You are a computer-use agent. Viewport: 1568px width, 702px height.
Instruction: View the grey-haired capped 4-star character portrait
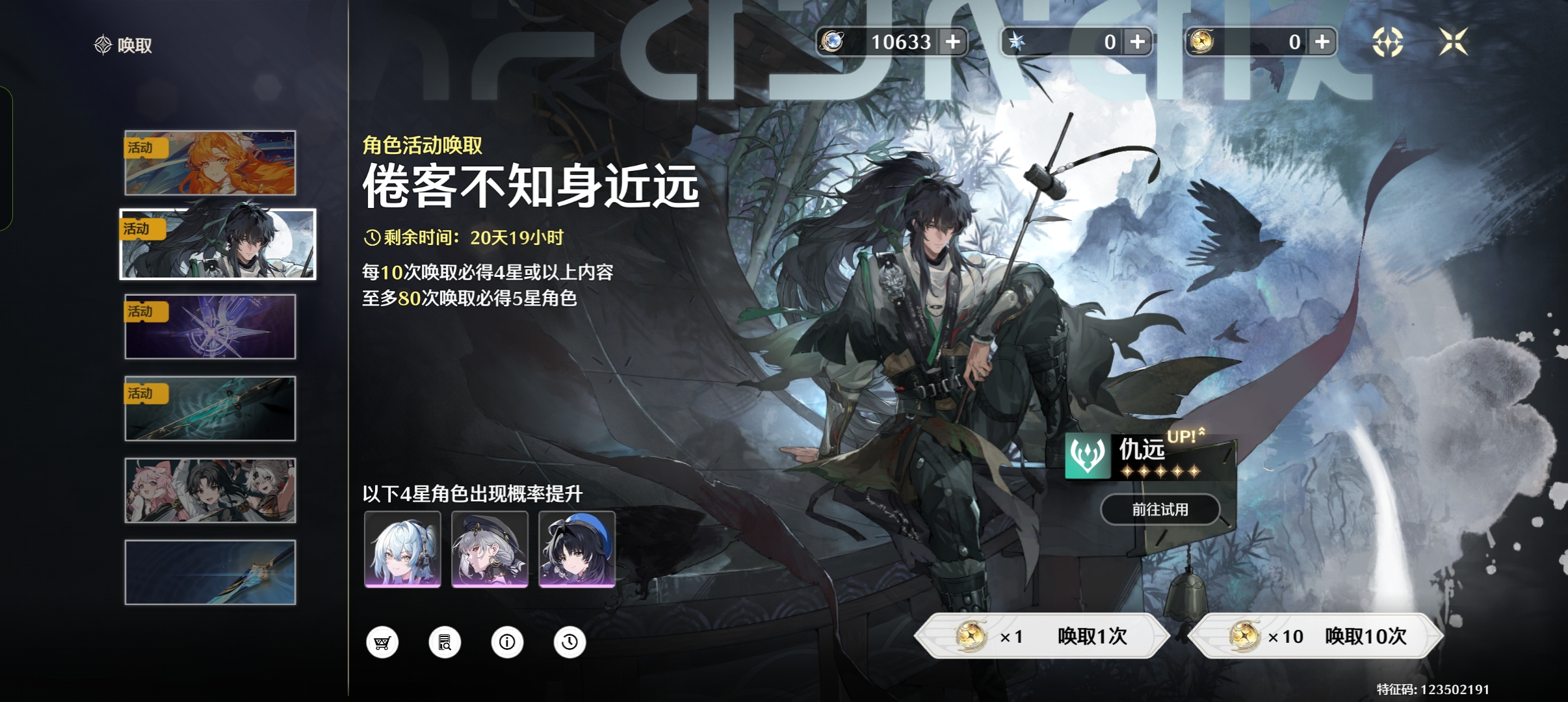click(x=490, y=549)
